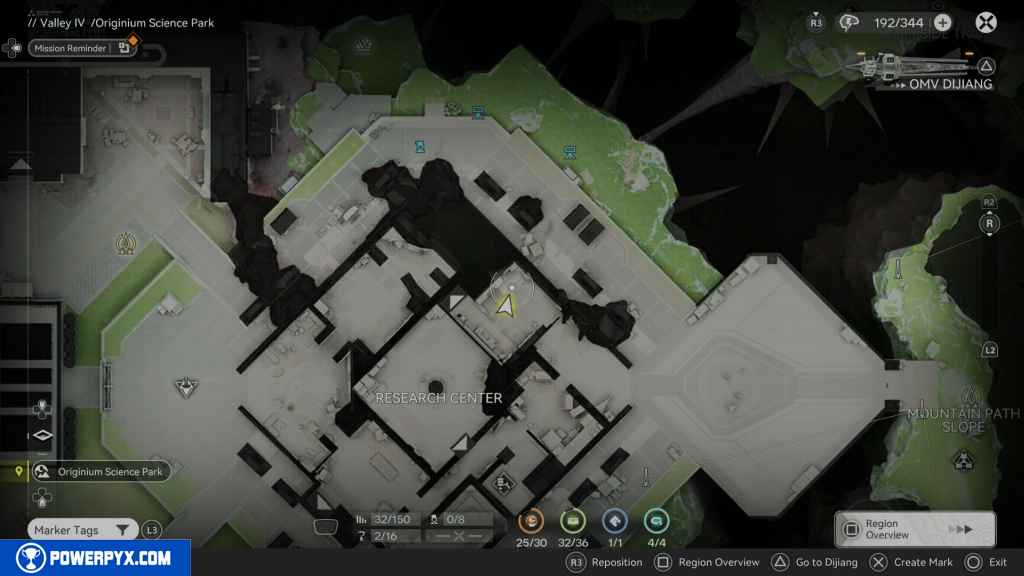Image resolution: width=1024 pixels, height=576 pixels.
Task: Select the yellow circular marker on the map's left side
Action: coord(125,243)
